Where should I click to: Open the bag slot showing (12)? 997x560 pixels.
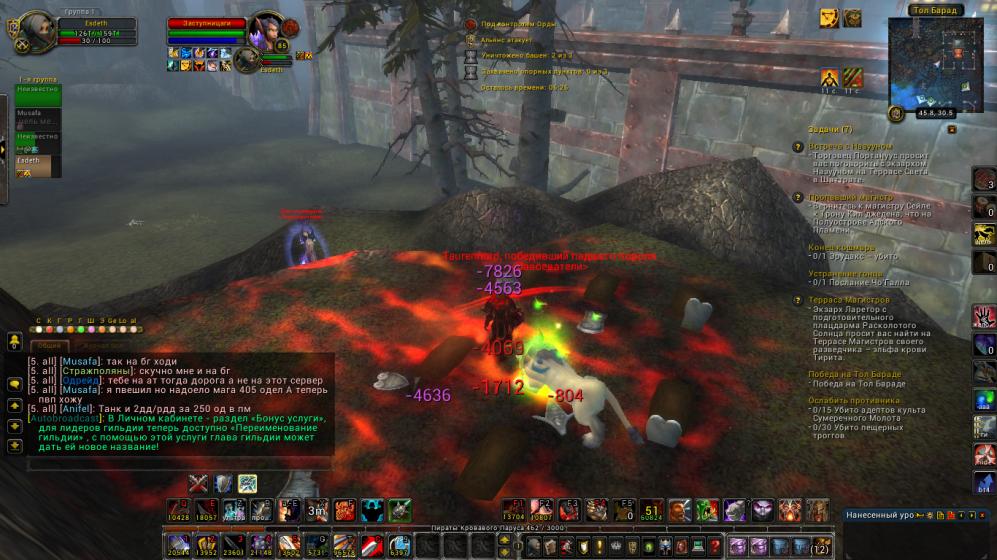[x=820, y=546]
